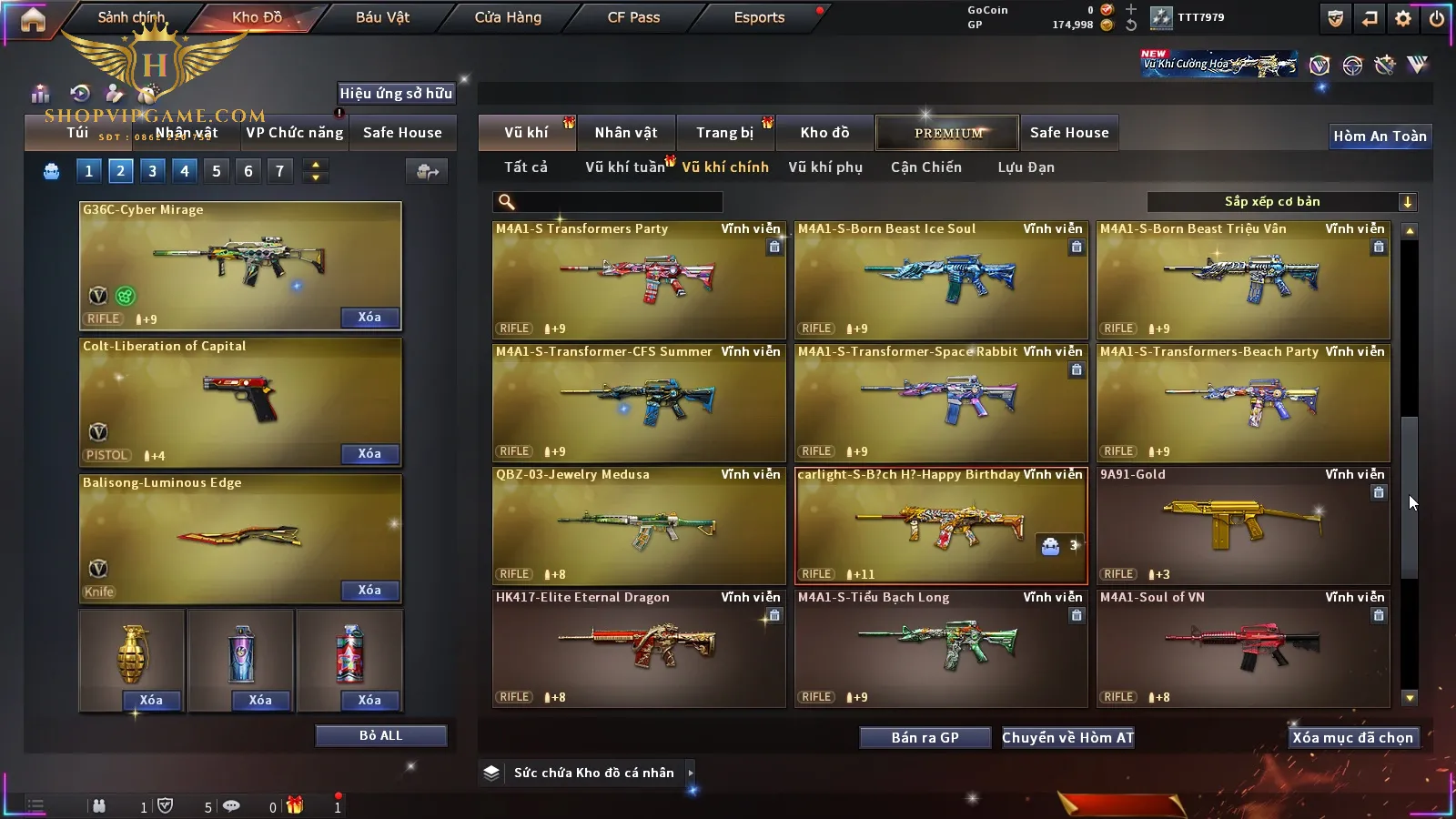Screen dimensions: 1456x819
Task: Pick the HK417-Elite Eternal Dragon rifle
Action: click(639, 649)
